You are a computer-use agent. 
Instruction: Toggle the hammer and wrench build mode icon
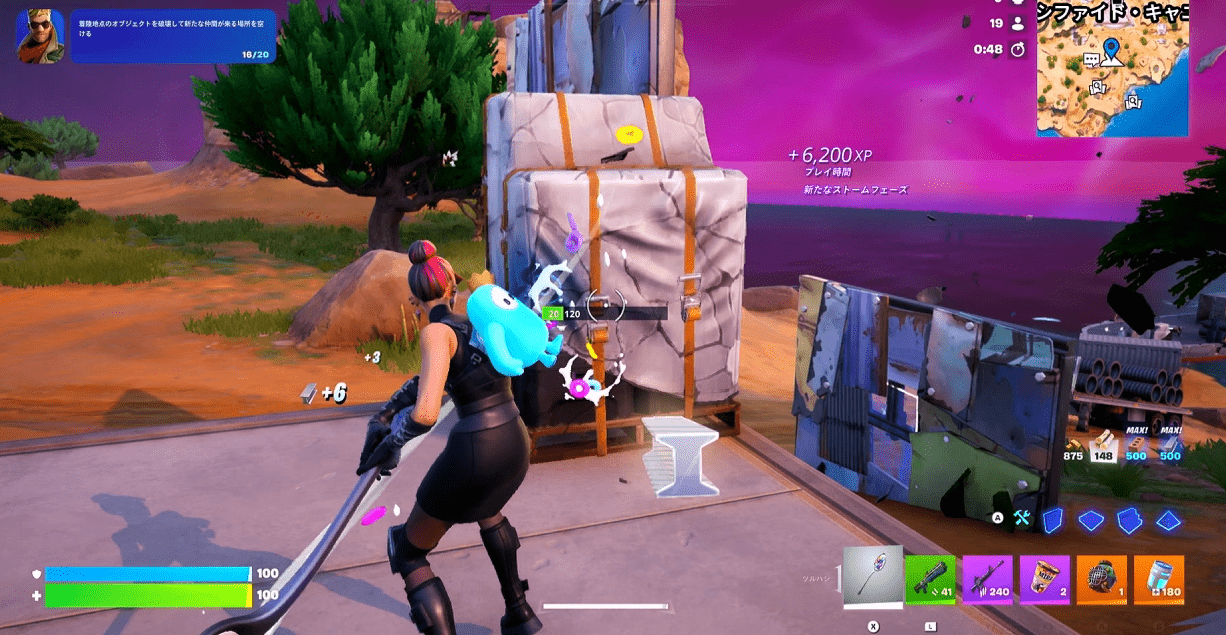tap(1021, 518)
